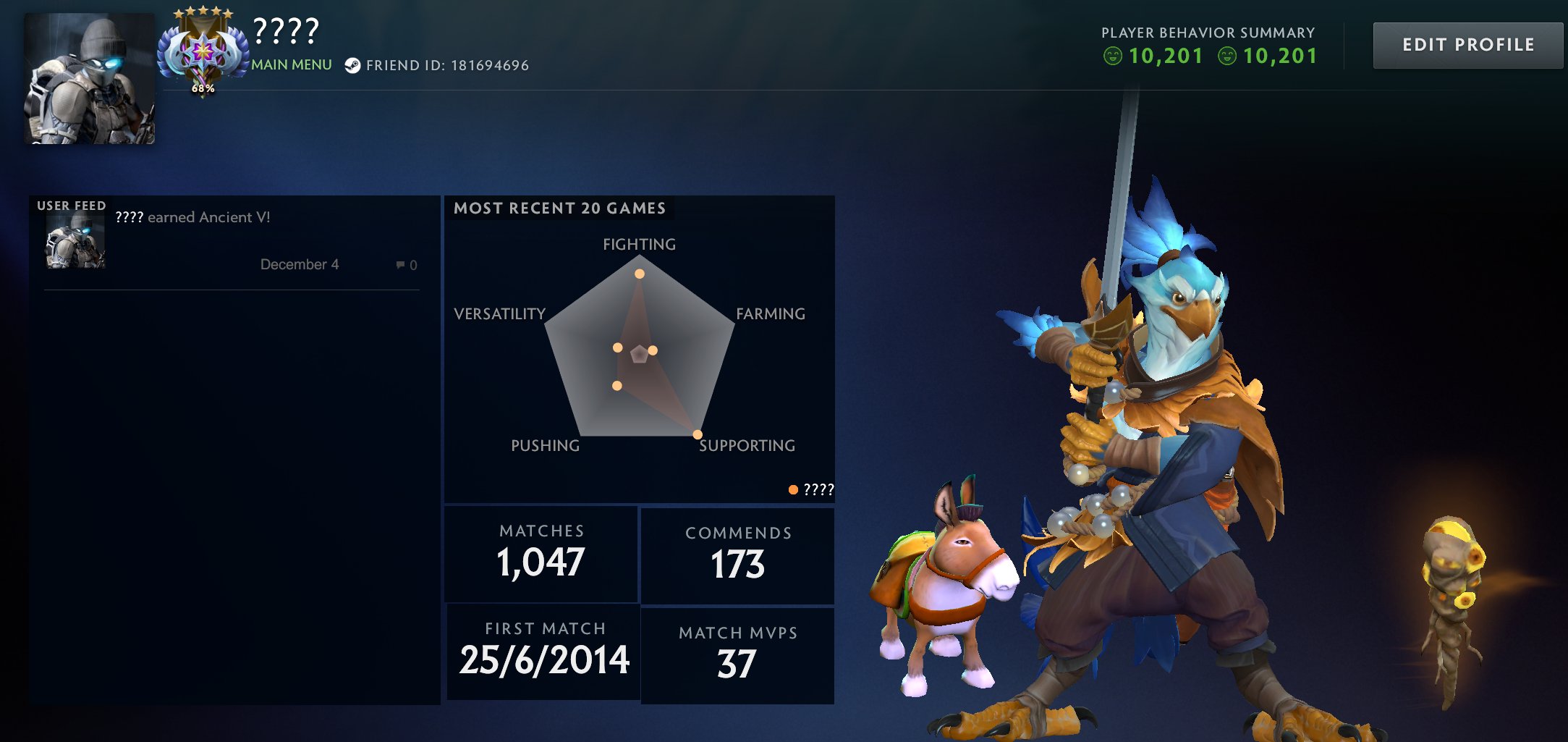
Task: Click the orange ???? legend dot
Action: tap(794, 489)
